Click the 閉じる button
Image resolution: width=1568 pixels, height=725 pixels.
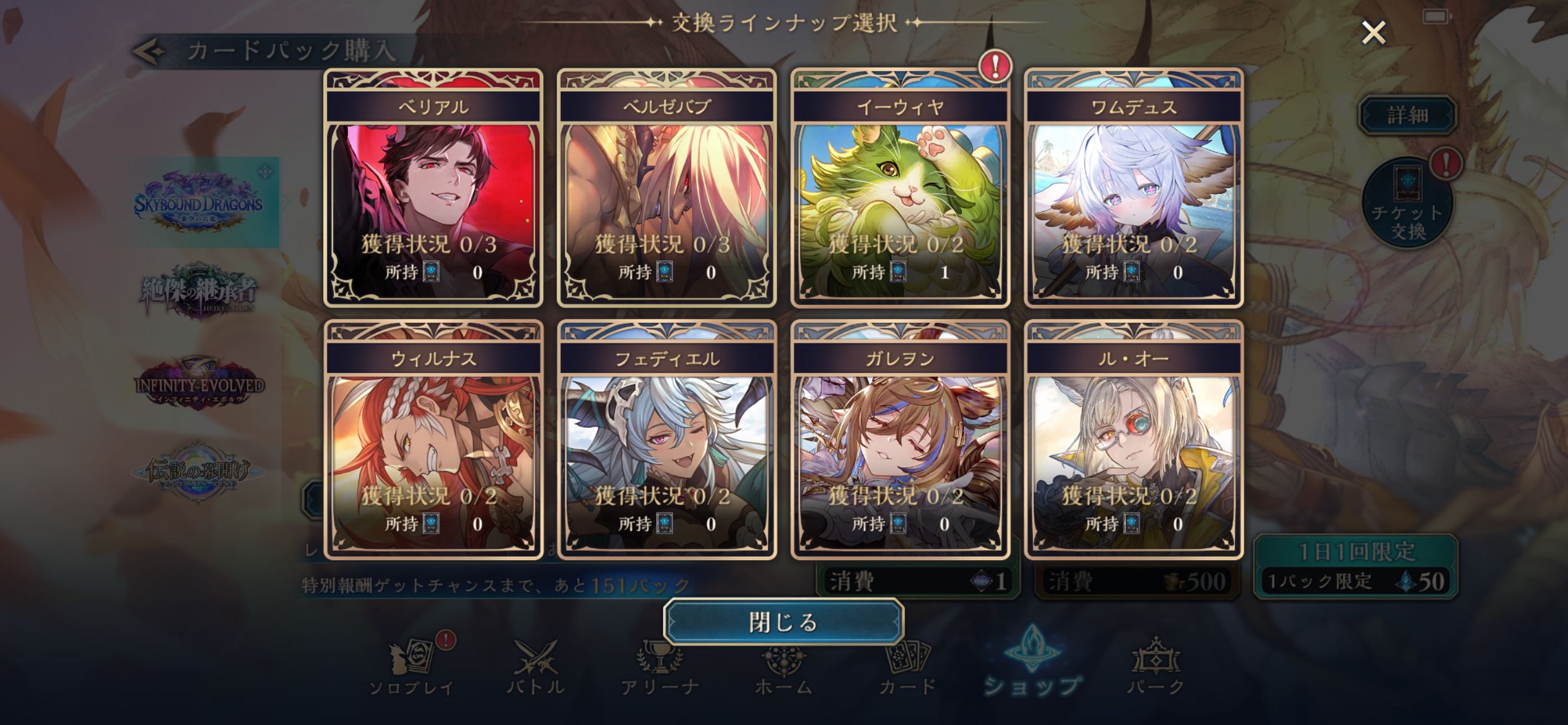click(x=783, y=622)
